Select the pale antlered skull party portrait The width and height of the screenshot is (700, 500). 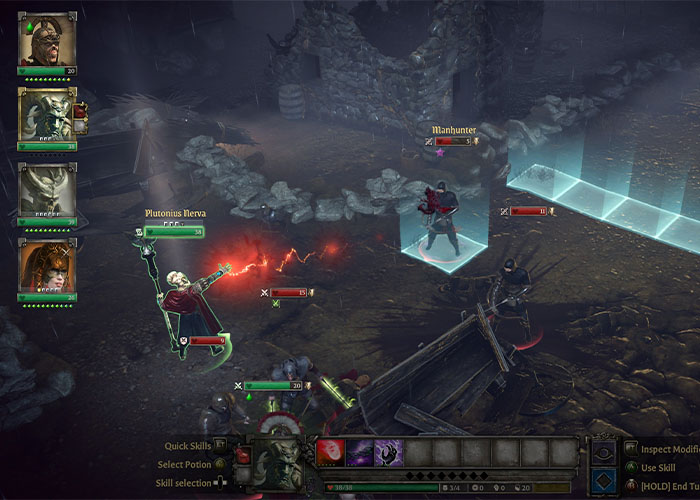(x=47, y=191)
